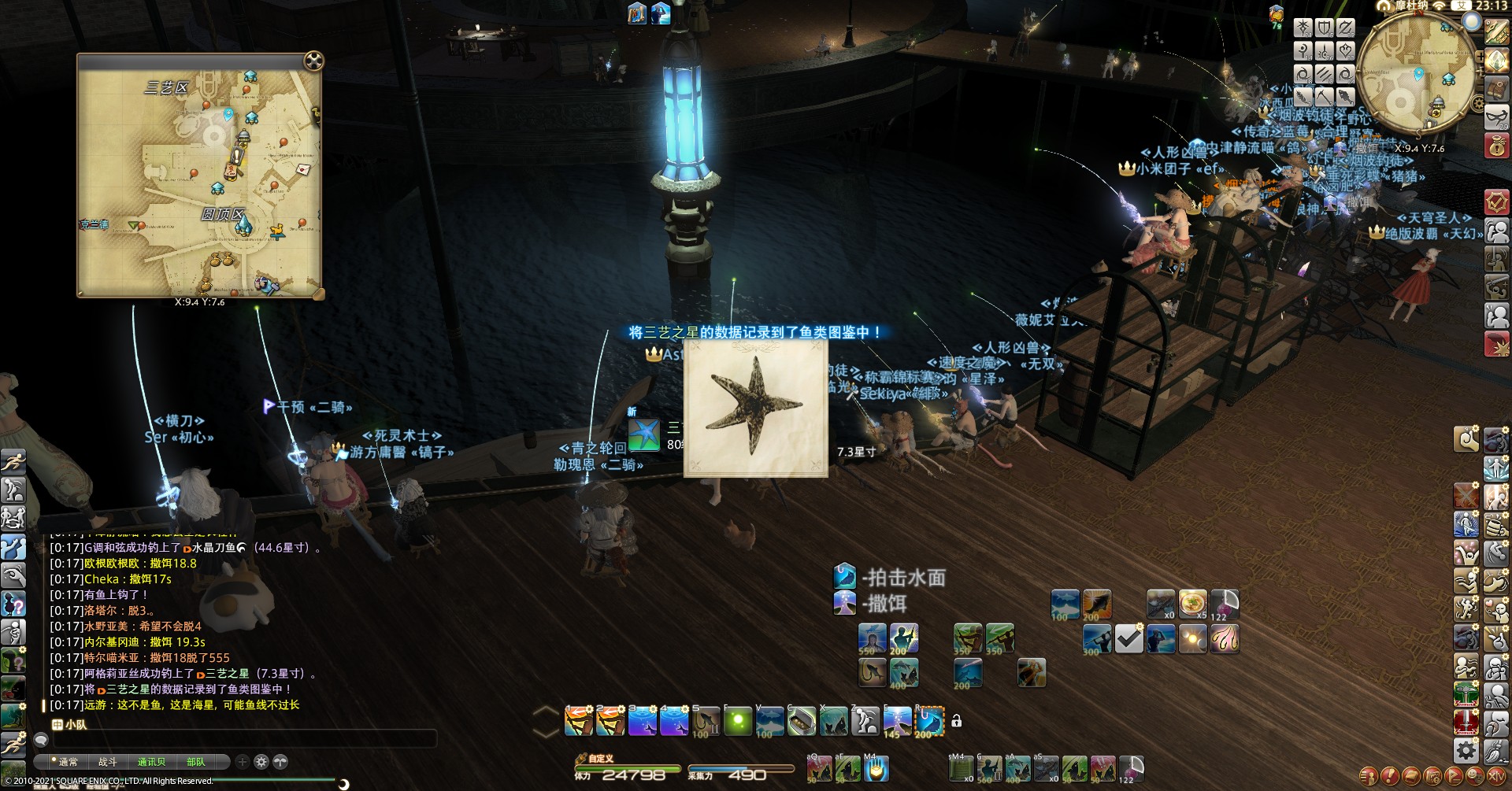1512x791 pixels.
Task: Use the noodle bowl food item
Action: click(x=1191, y=604)
